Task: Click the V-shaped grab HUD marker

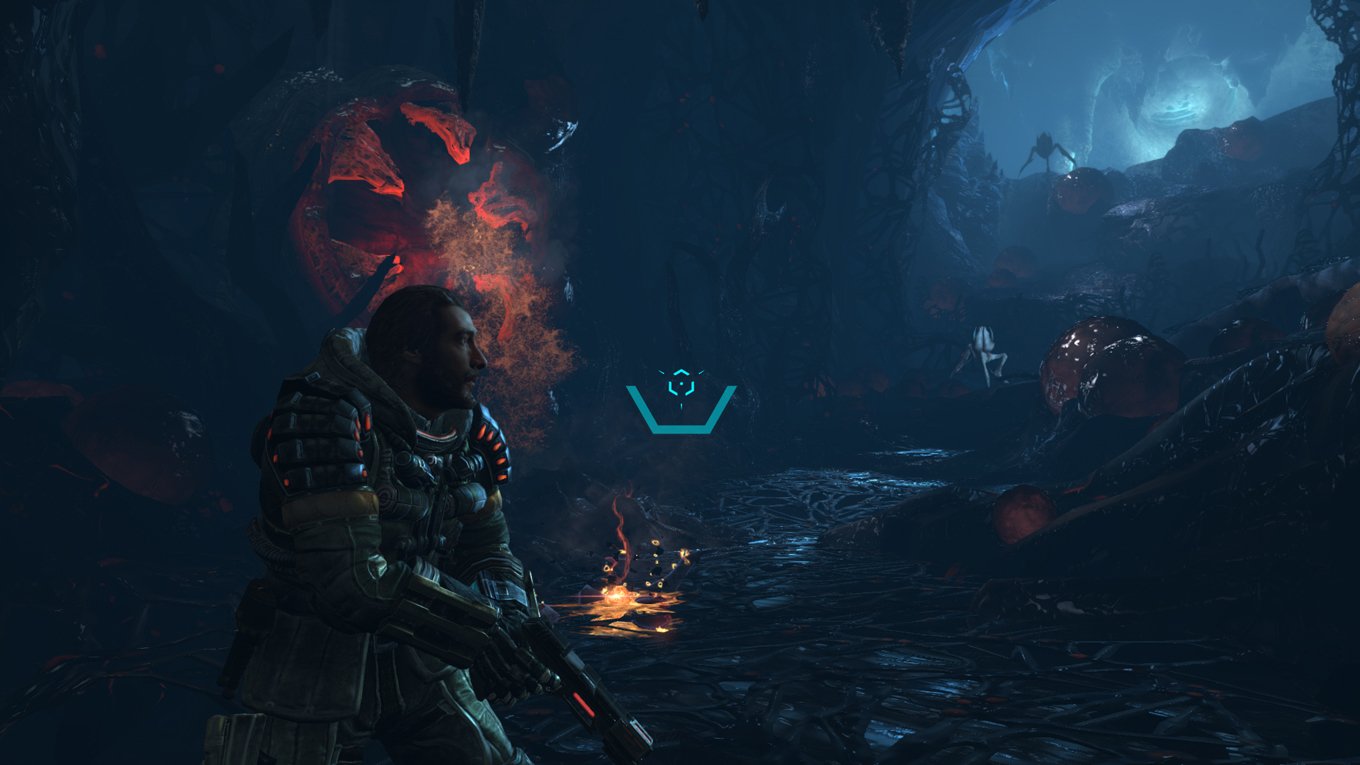Action: point(681,425)
